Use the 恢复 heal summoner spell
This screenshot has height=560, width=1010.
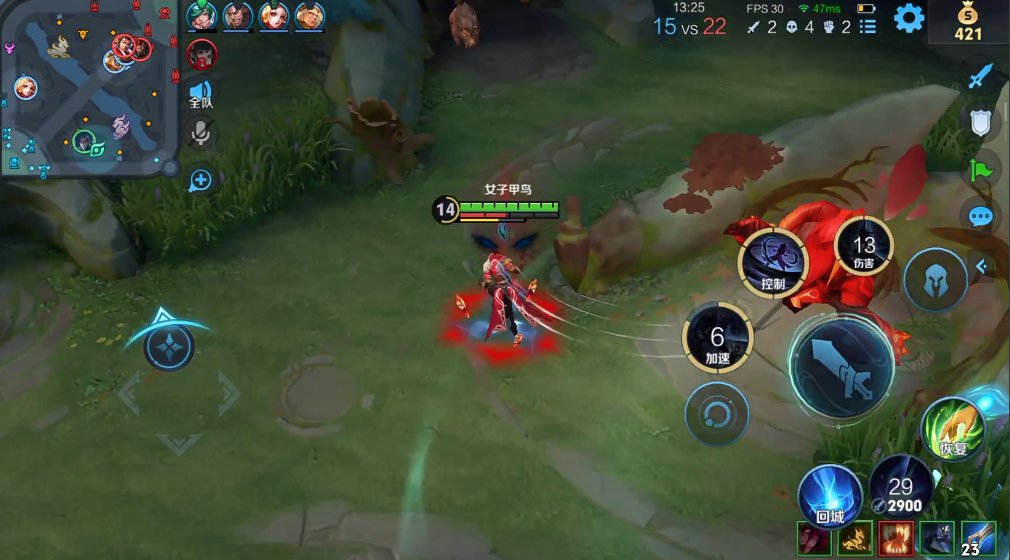pos(953,428)
